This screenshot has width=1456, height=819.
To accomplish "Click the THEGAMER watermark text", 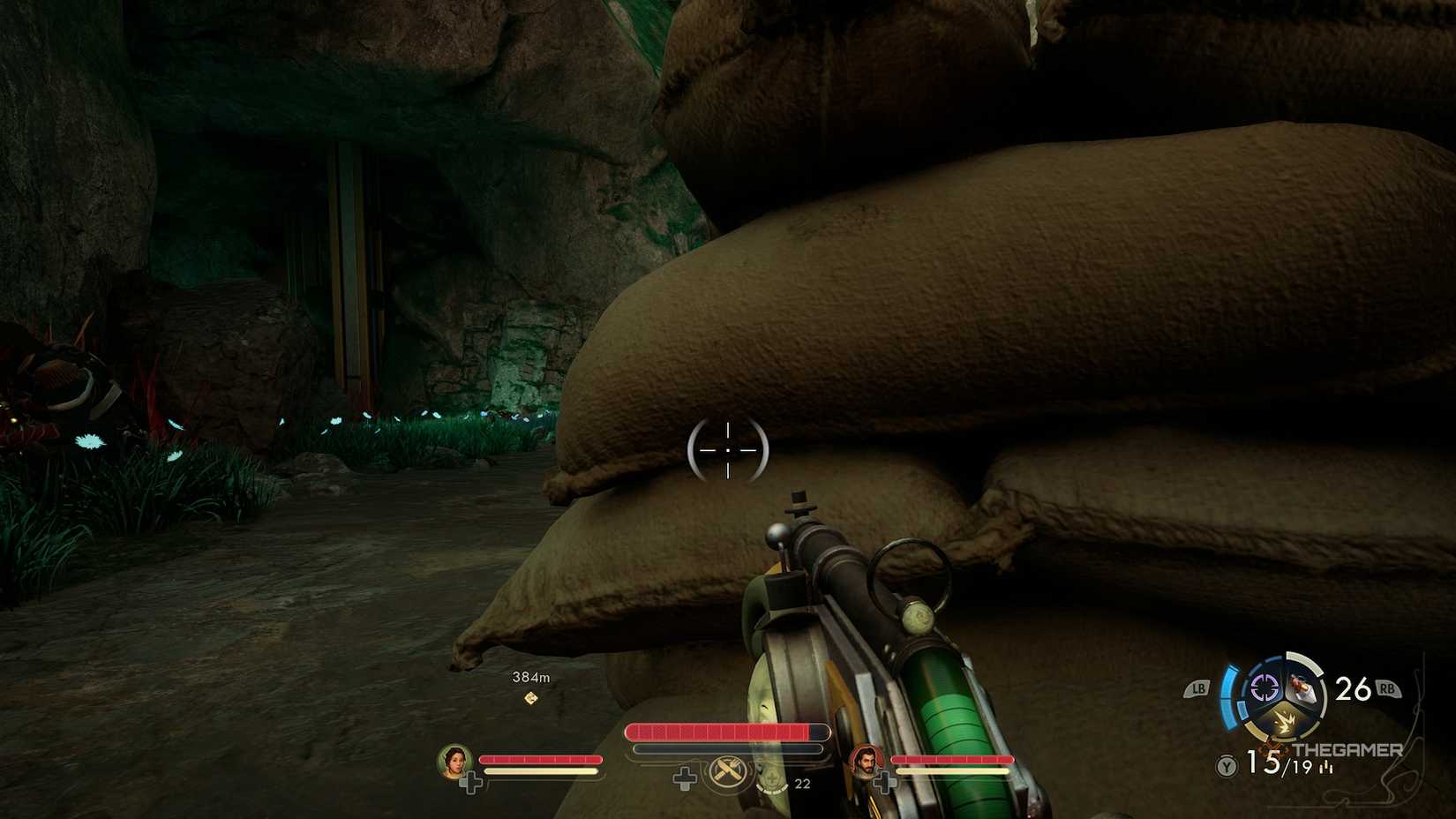I will [1347, 749].
